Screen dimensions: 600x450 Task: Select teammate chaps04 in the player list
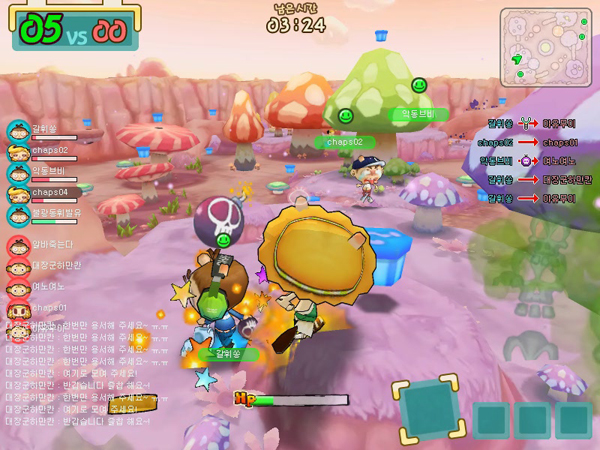pyautogui.click(x=48, y=192)
